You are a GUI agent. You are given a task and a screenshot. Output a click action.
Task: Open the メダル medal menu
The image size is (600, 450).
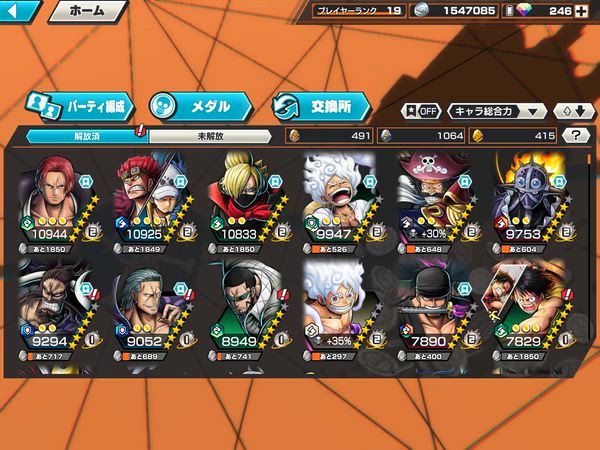[198, 105]
